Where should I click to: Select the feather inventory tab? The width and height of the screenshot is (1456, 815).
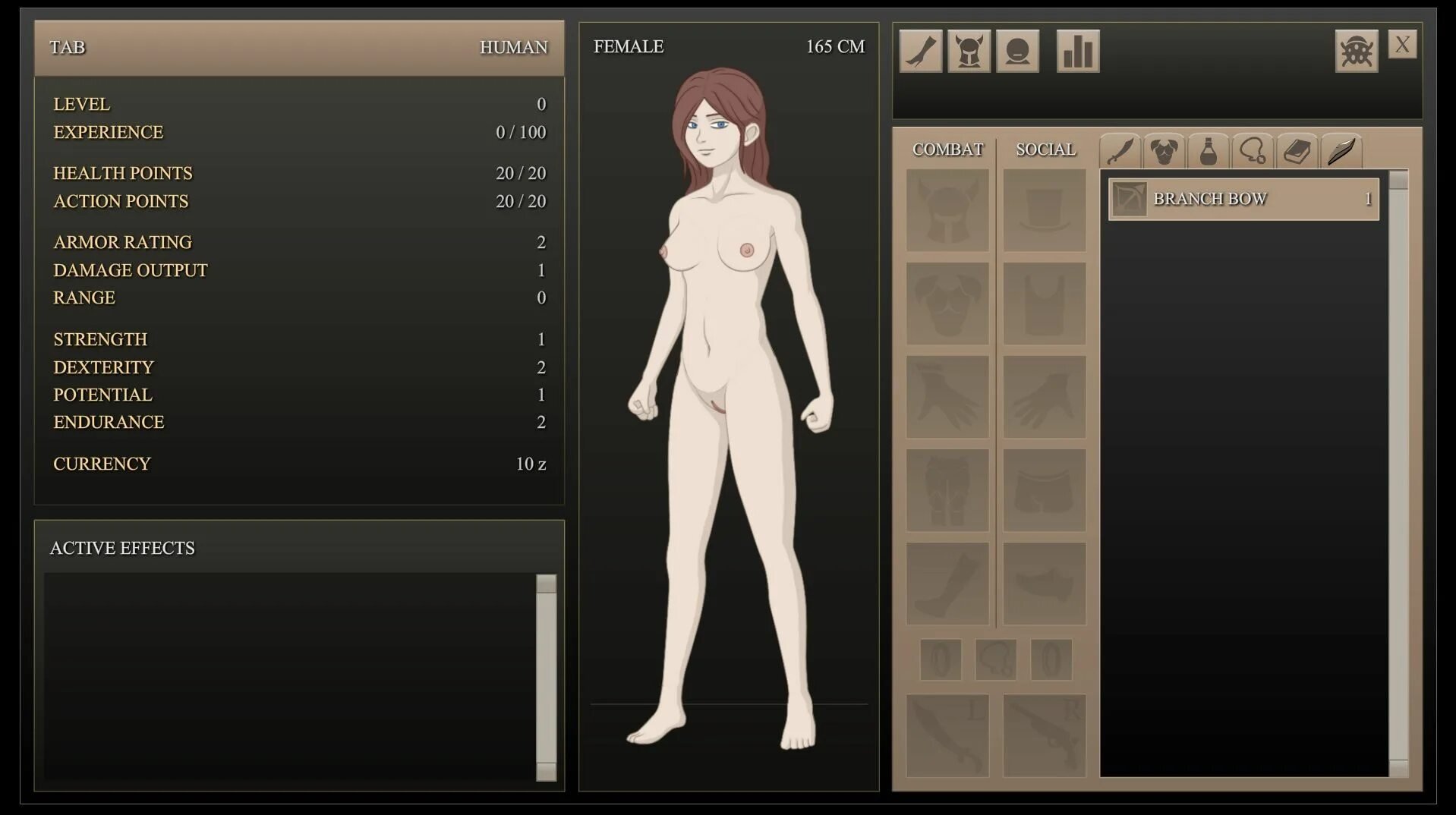coord(1341,150)
